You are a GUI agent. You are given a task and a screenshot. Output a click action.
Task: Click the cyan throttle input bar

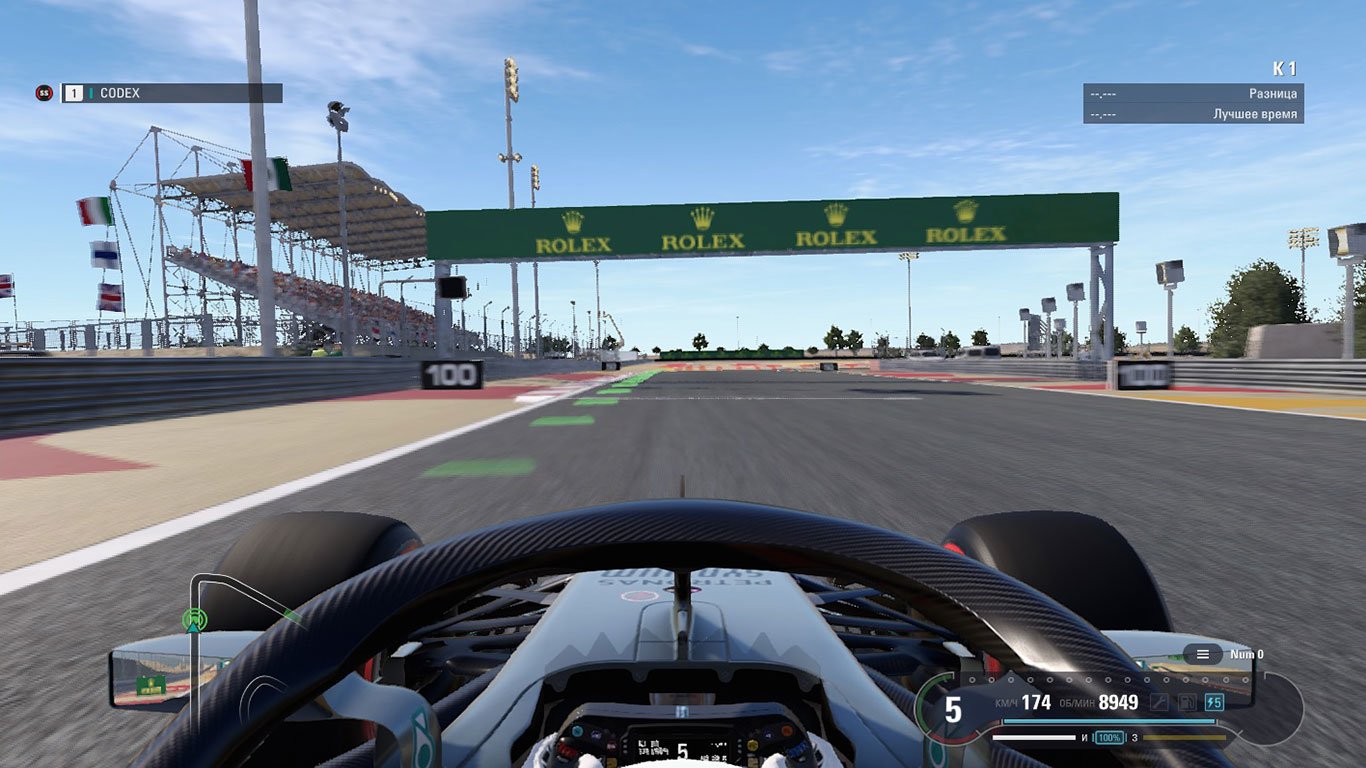click(1108, 721)
